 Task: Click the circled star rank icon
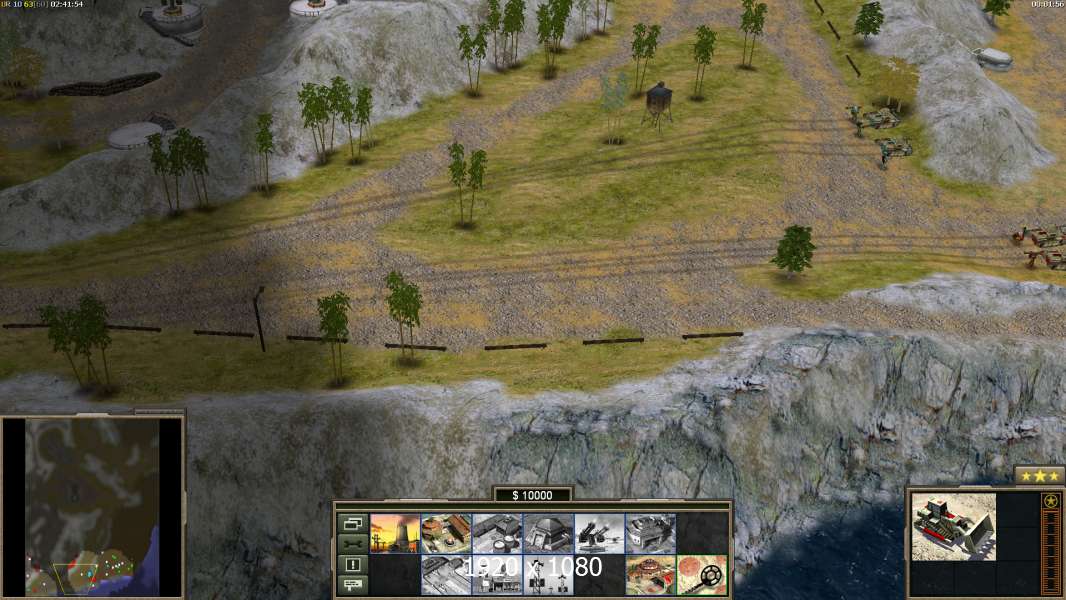click(1050, 501)
